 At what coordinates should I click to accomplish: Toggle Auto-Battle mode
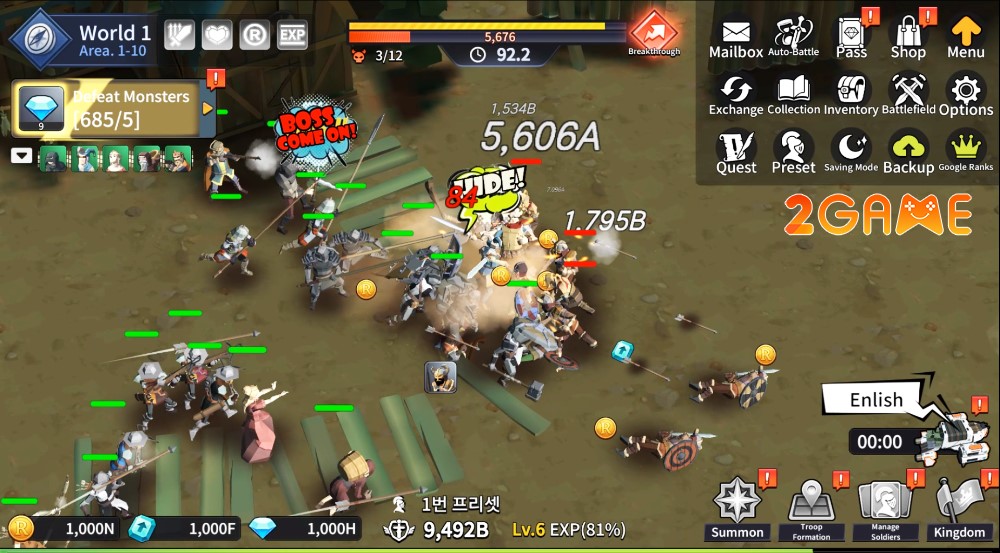pyautogui.click(x=793, y=38)
